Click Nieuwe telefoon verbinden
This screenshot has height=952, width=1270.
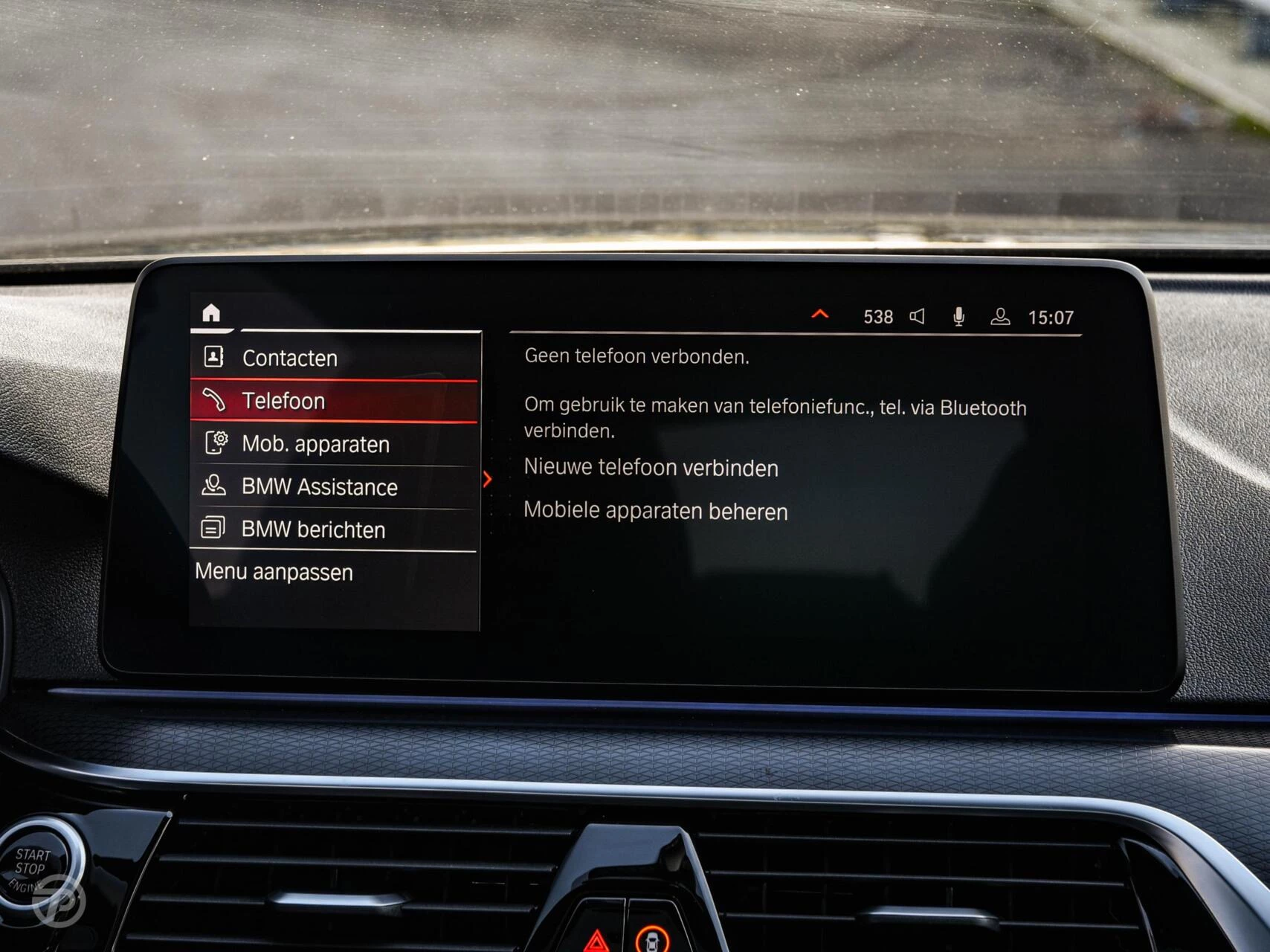pyautogui.click(x=651, y=468)
